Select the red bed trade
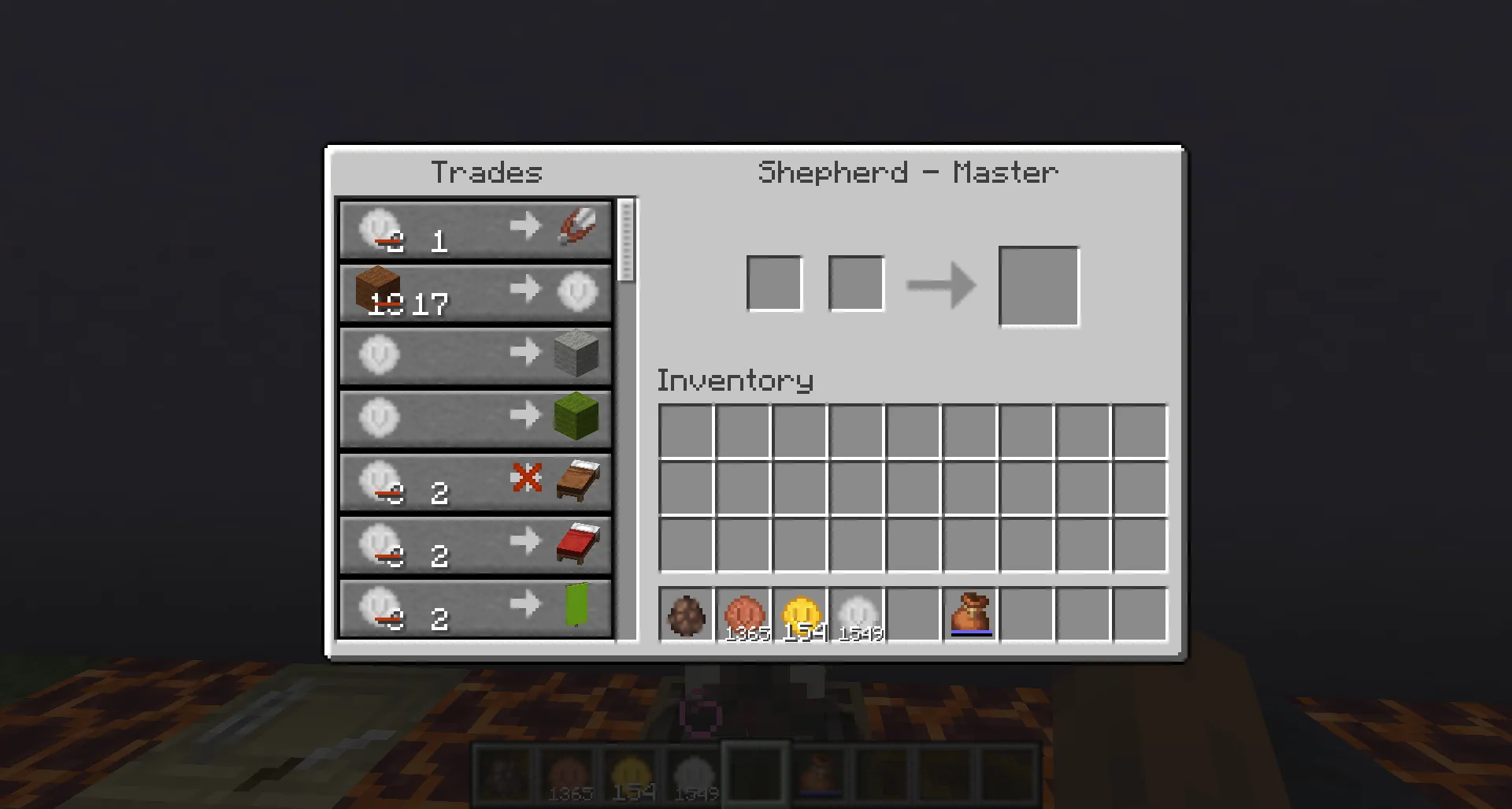 click(x=474, y=546)
